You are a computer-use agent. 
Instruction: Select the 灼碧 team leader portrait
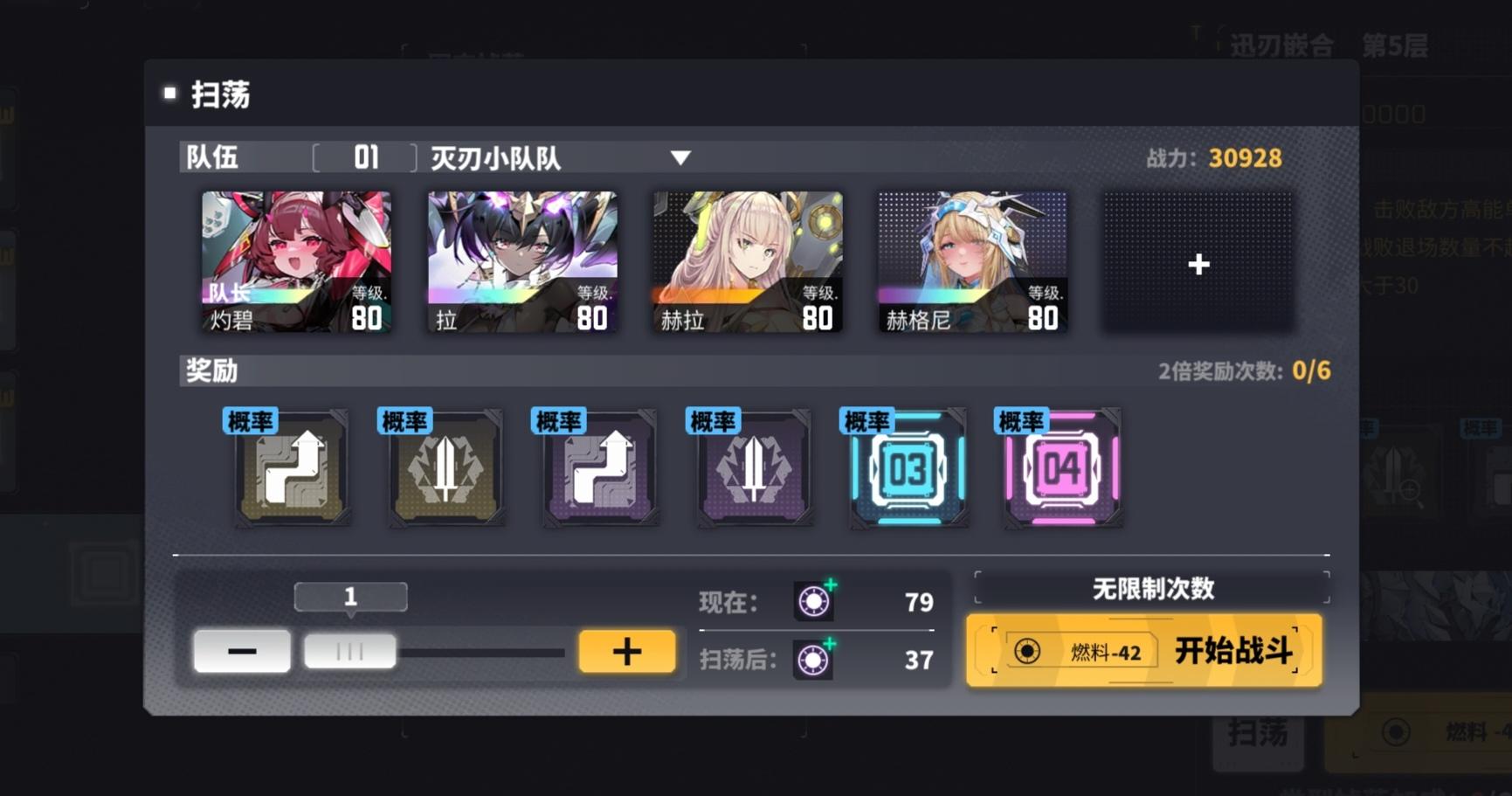click(x=295, y=260)
